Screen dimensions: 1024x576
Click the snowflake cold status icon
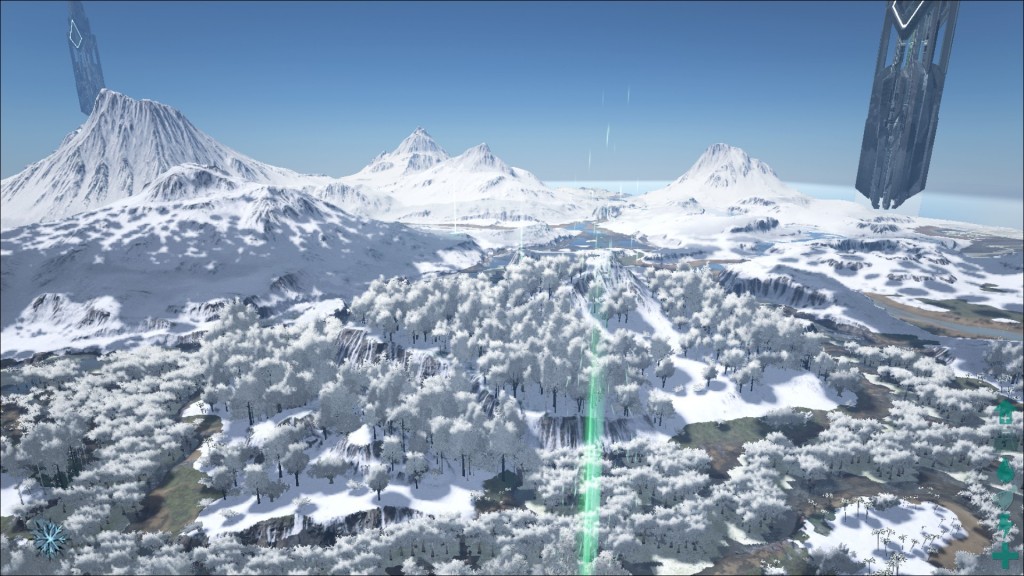click(49, 538)
